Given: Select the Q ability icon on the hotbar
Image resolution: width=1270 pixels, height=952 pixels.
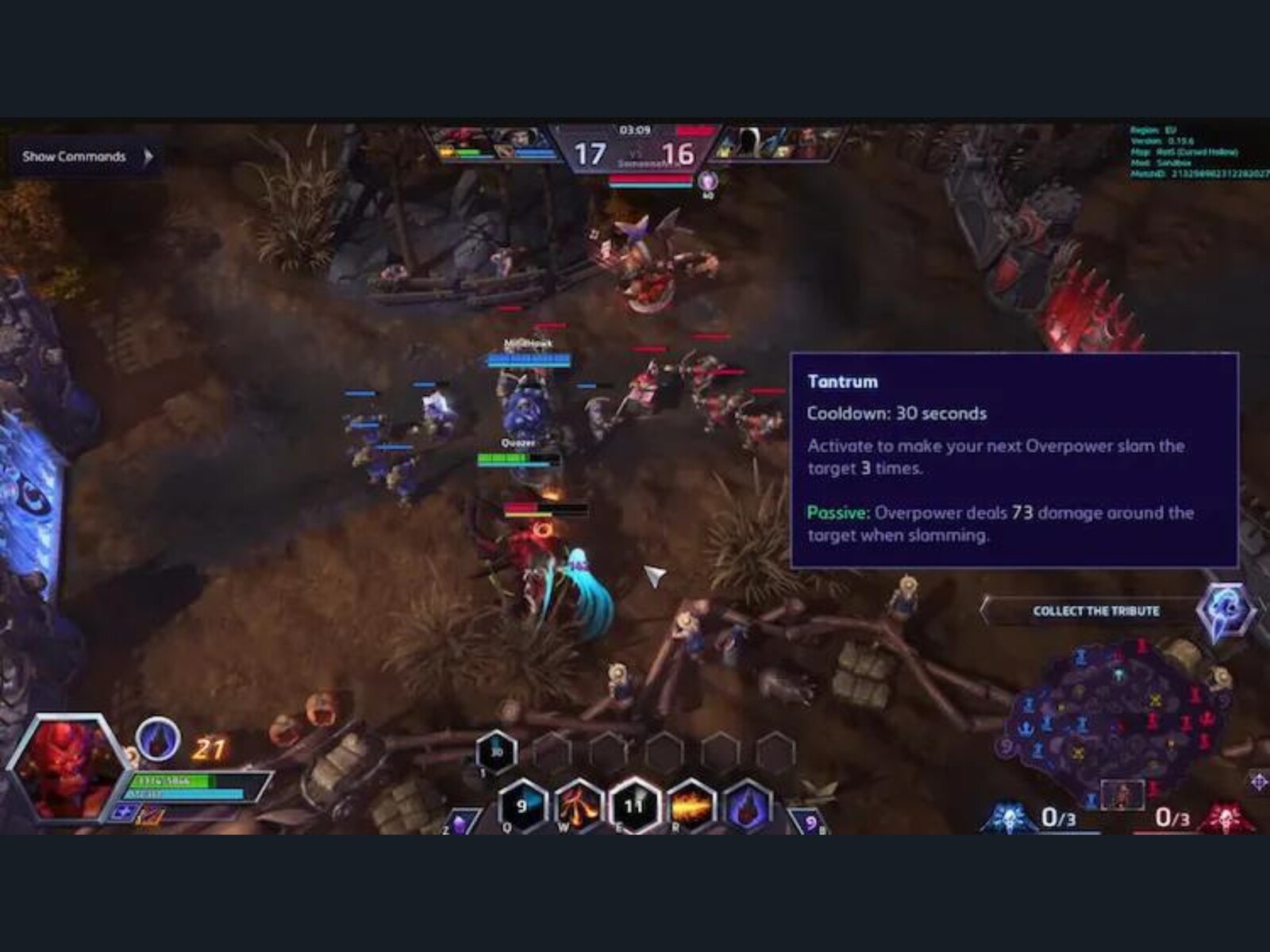Looking at the screenshot, I should click(522, 805).
